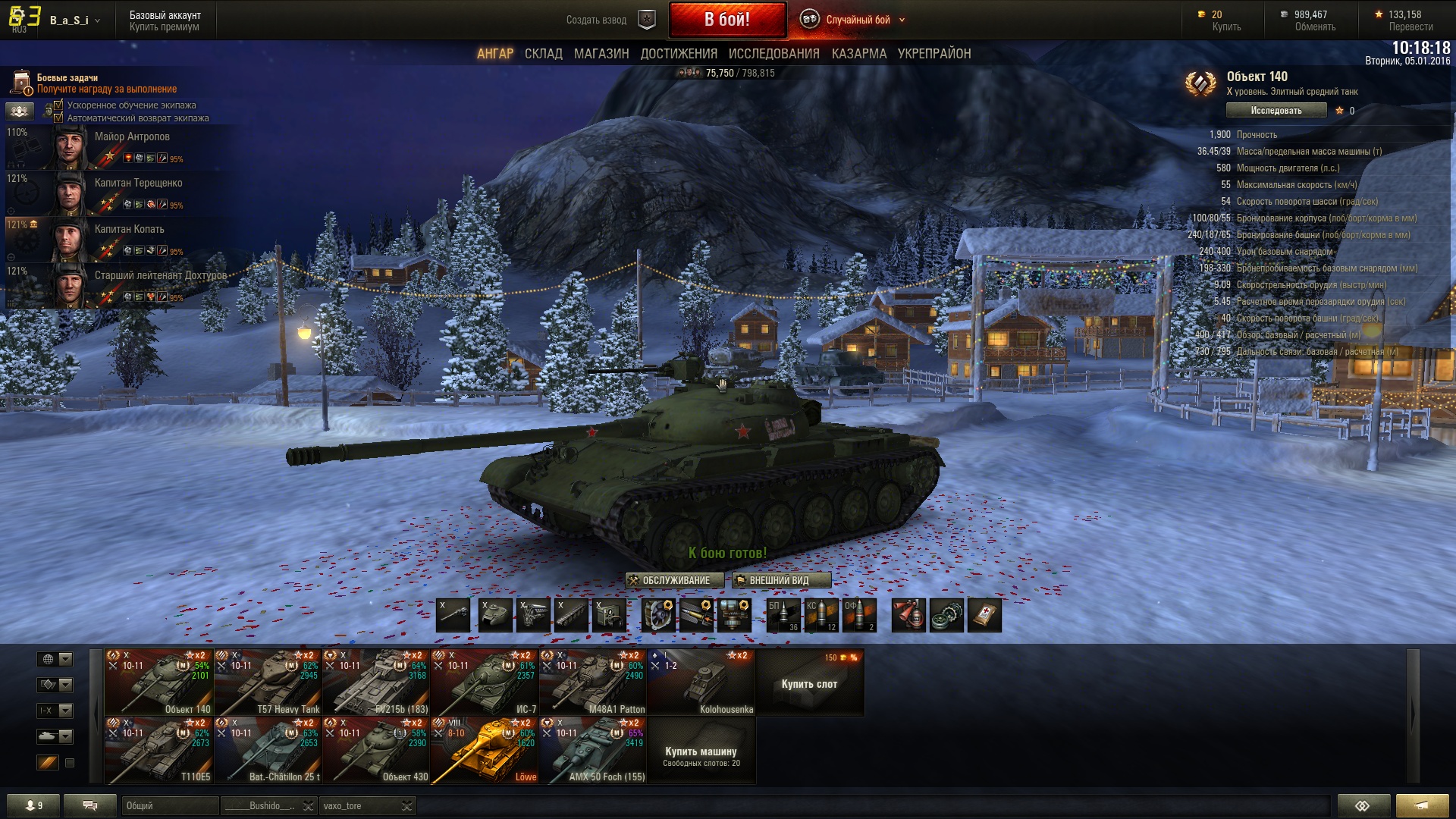Screen dimensions: 1456x819
Task: Start battle with the red В бой! button
Action: point(726,20)
